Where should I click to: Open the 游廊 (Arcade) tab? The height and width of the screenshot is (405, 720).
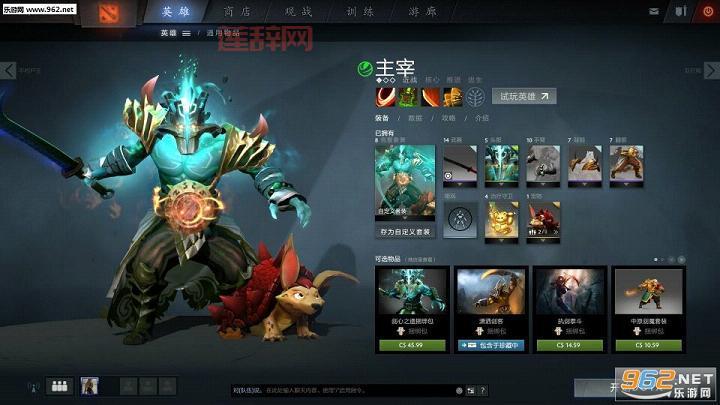(425, 12)
